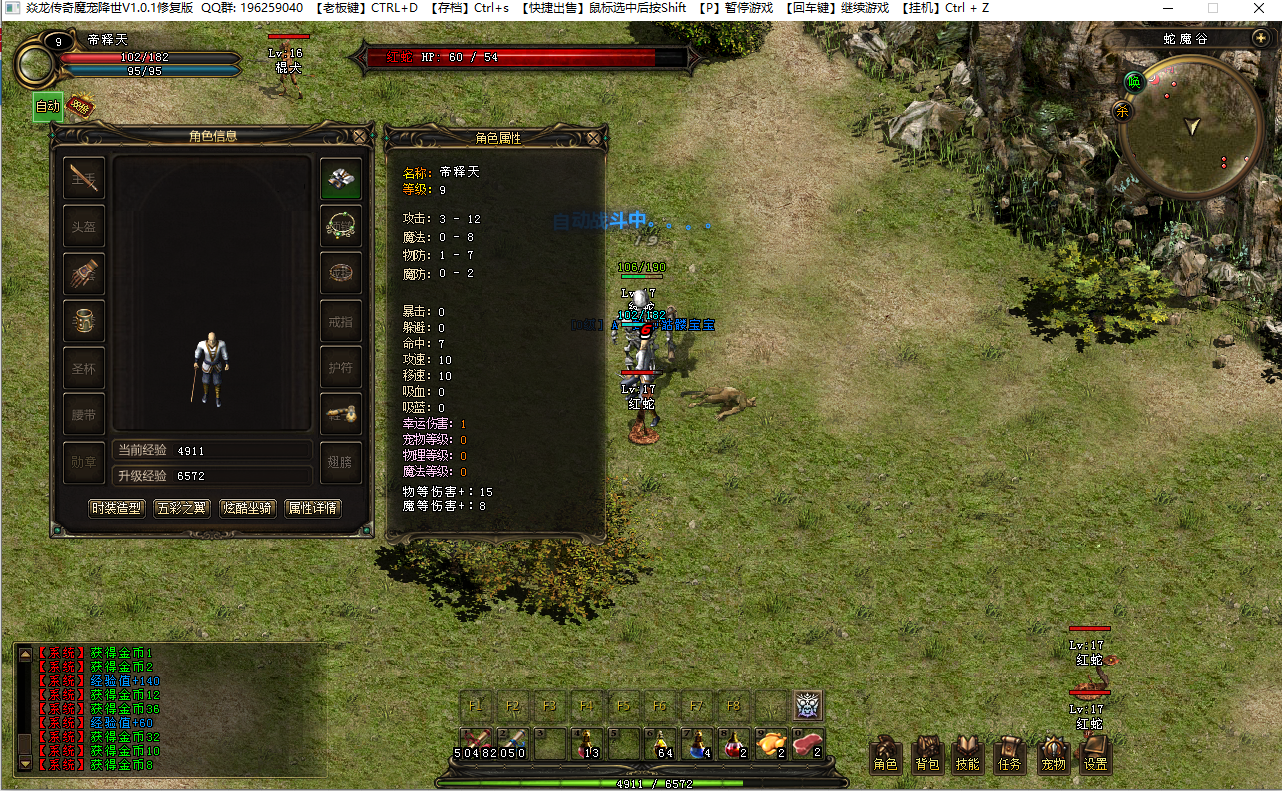Click the 时装造型 costume button
This screenshot has width=1282, height=791.
click(117, 508)
